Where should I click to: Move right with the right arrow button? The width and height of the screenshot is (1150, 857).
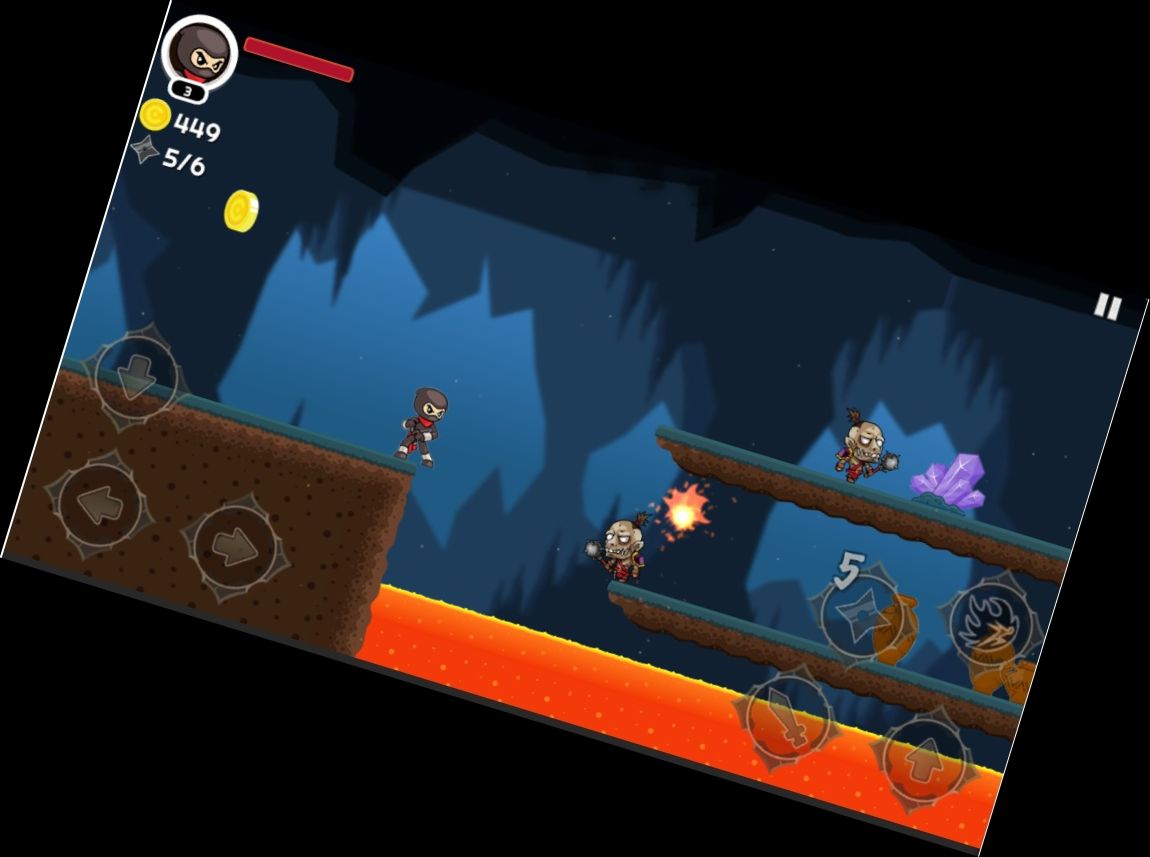click(236, 547)
